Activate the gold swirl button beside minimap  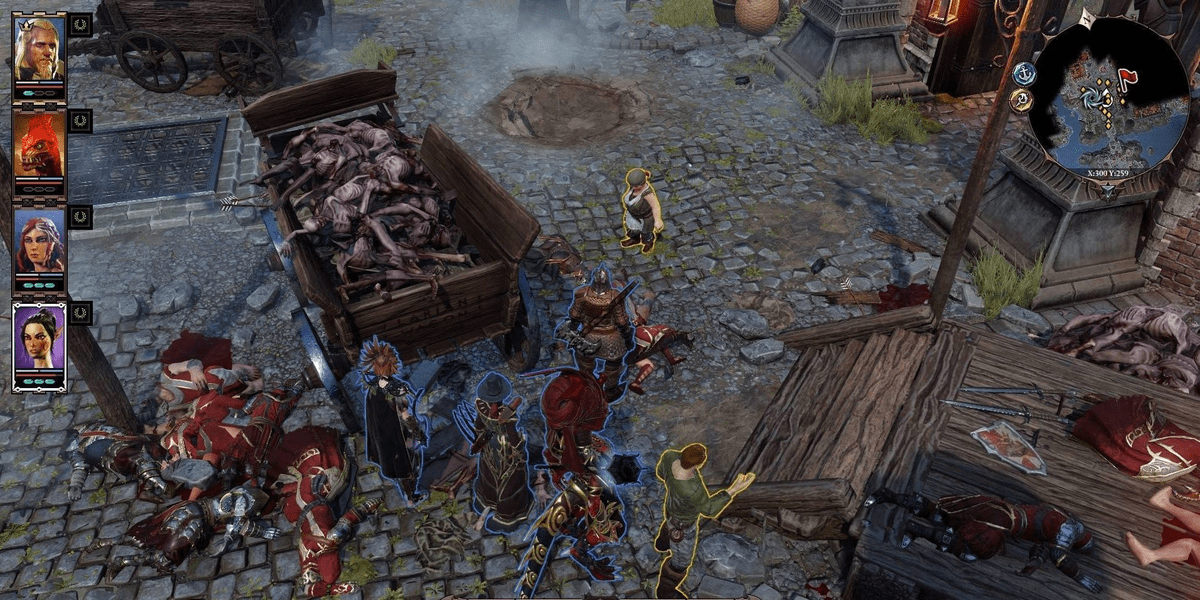(1021, 100)
